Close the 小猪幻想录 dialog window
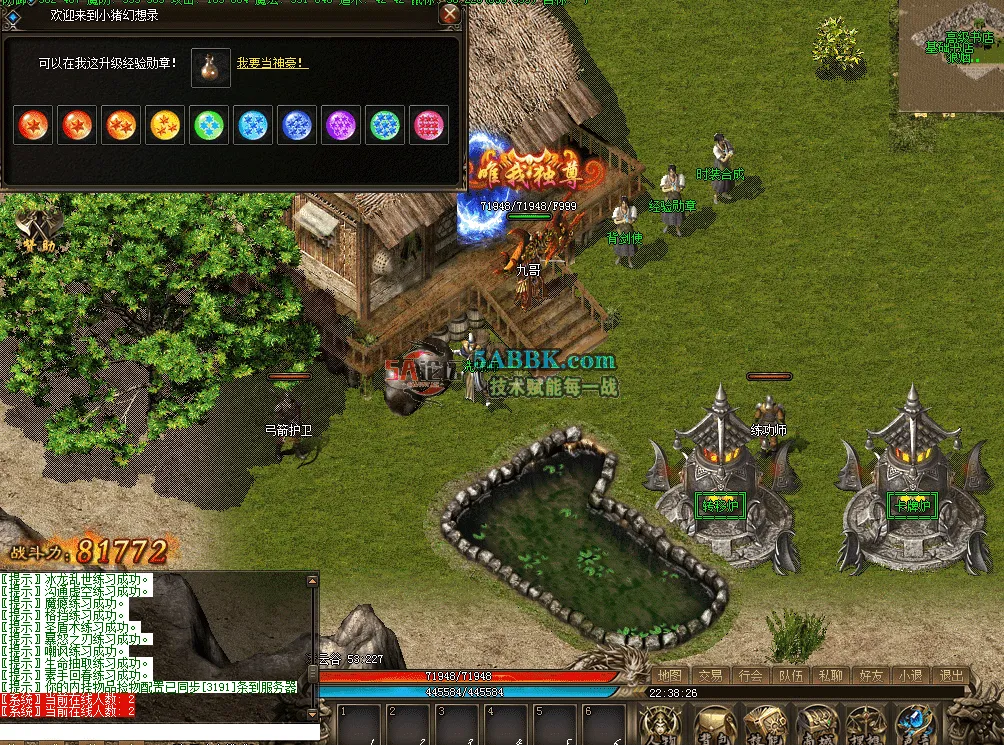The width and height of the screenshot is (1004, 745). pyautogui.click(x=450, y=14)
